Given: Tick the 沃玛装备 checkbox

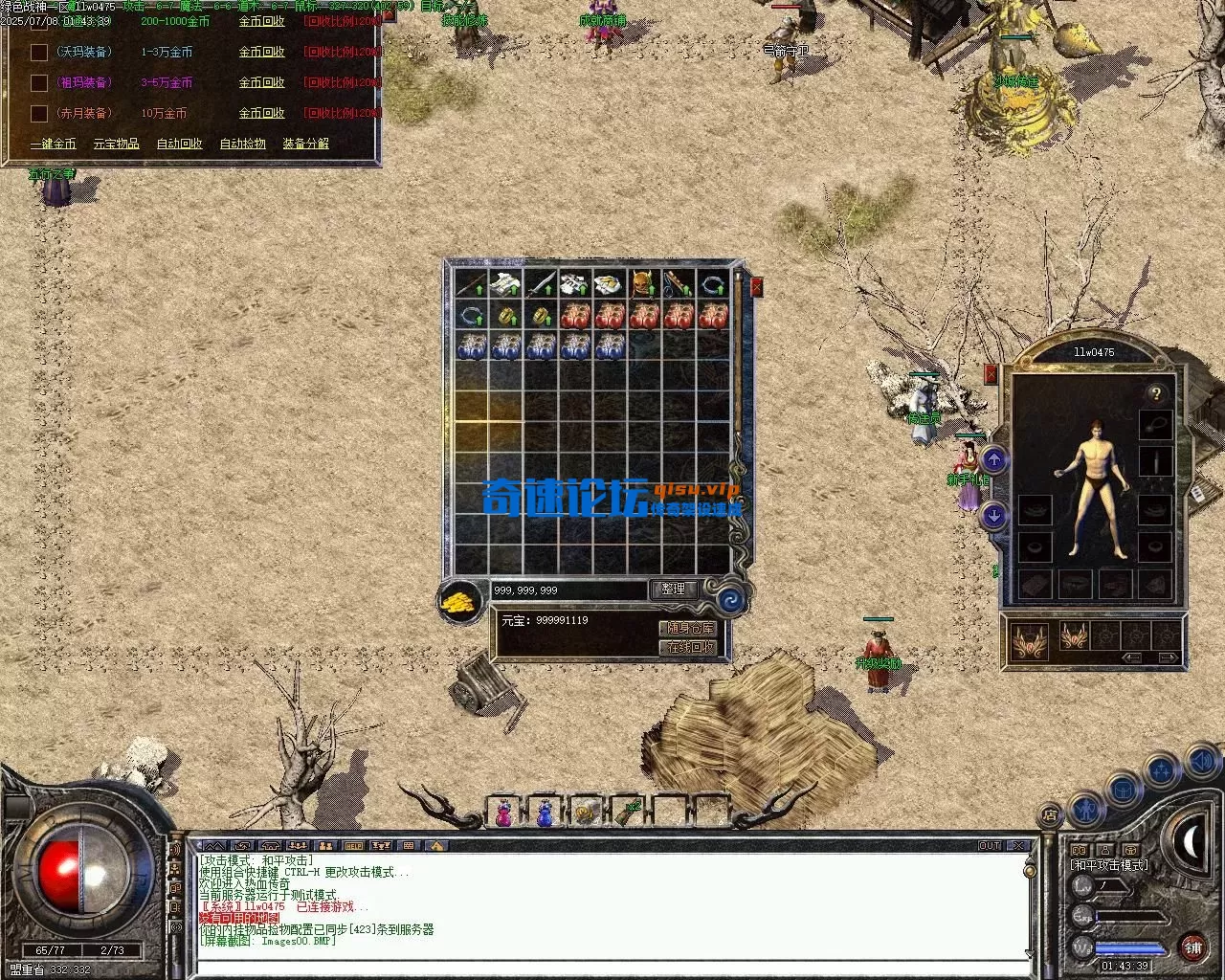Looking at the screenshot, I should click(39, 52).
